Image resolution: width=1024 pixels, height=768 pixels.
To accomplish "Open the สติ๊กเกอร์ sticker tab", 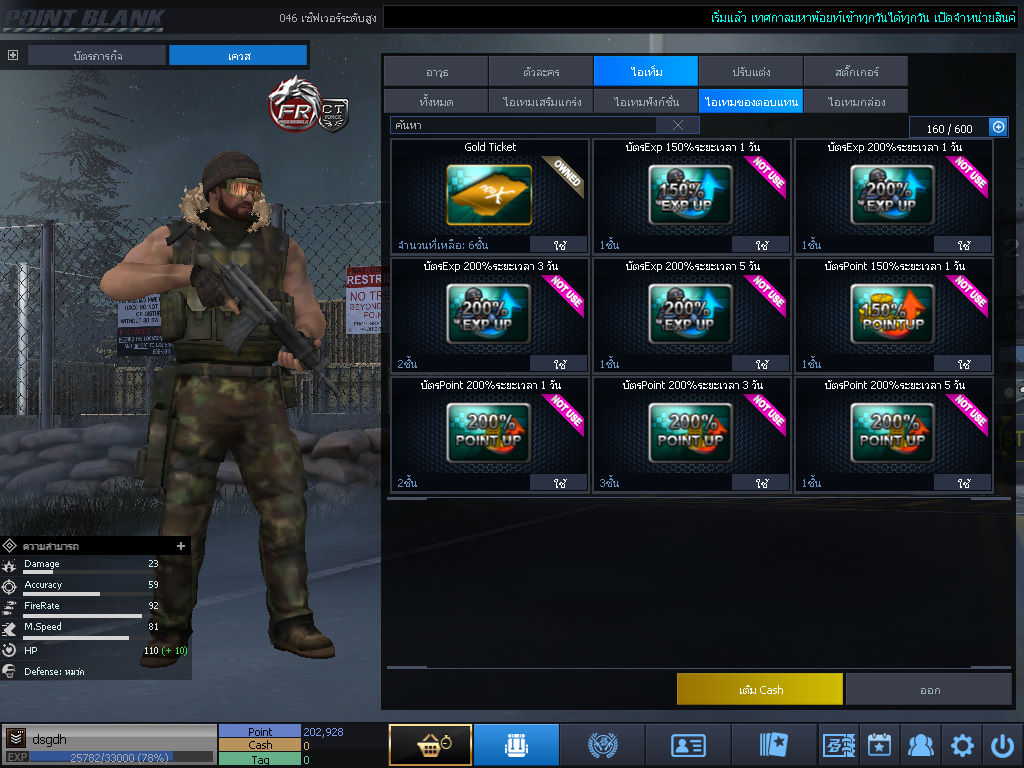I will [855, 72].
